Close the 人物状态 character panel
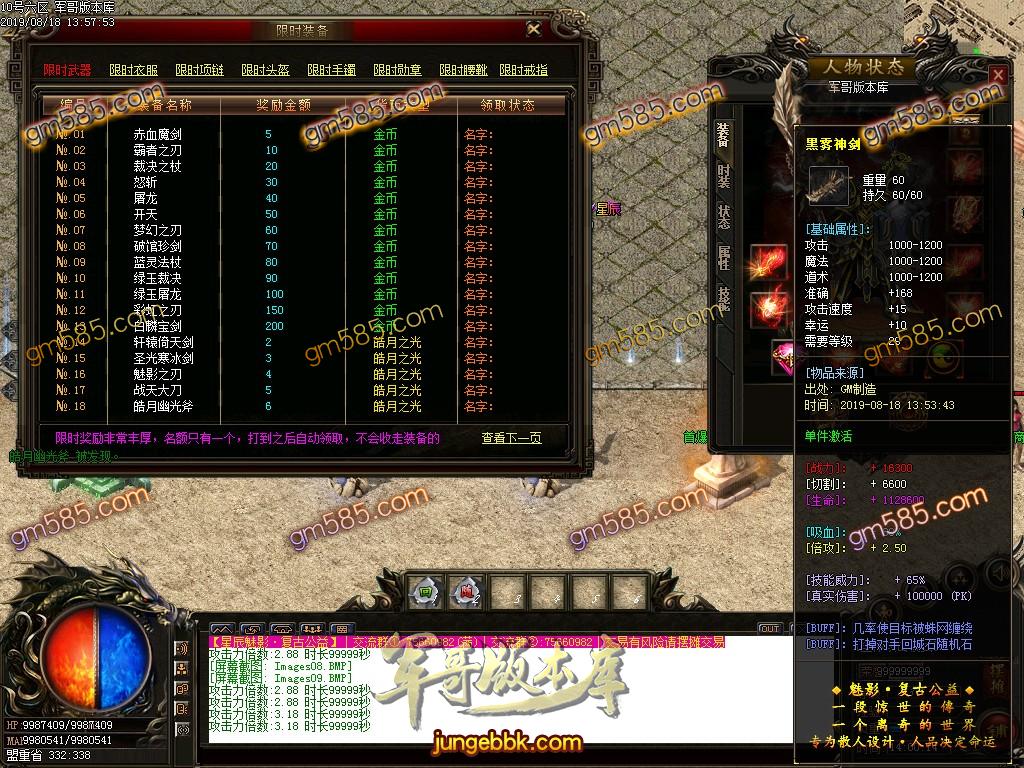The height and width of the screenshot is (768, 1024). 997,76
